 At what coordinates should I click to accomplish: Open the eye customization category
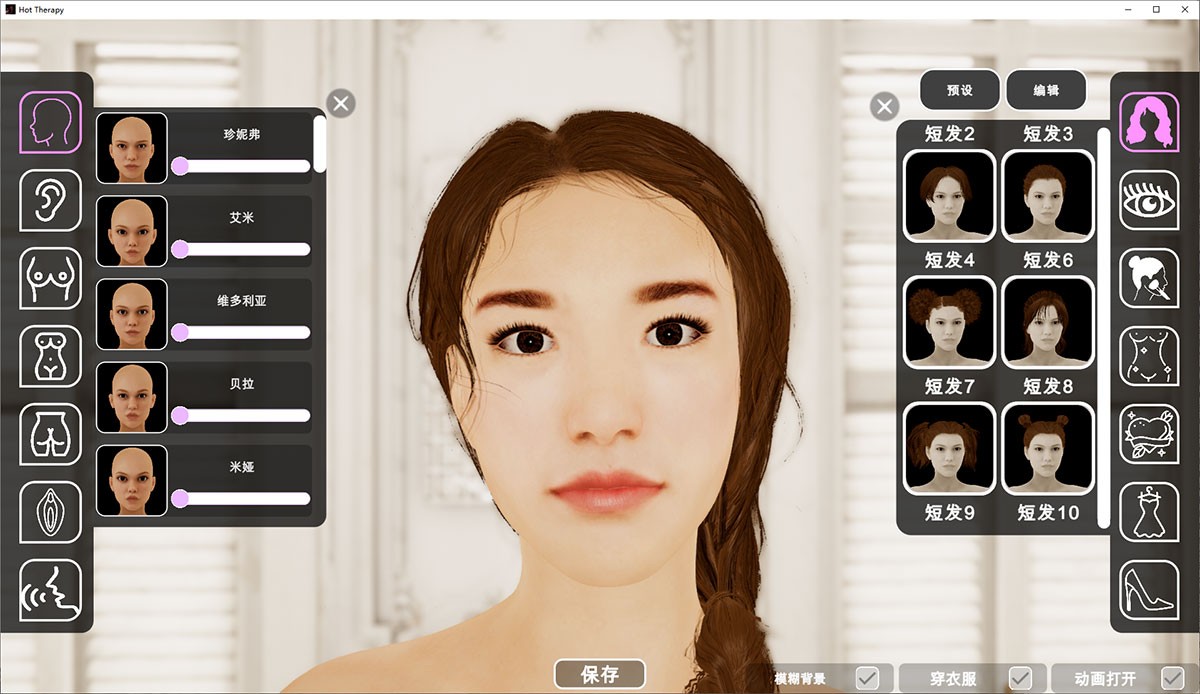[x=1148, y=200]
